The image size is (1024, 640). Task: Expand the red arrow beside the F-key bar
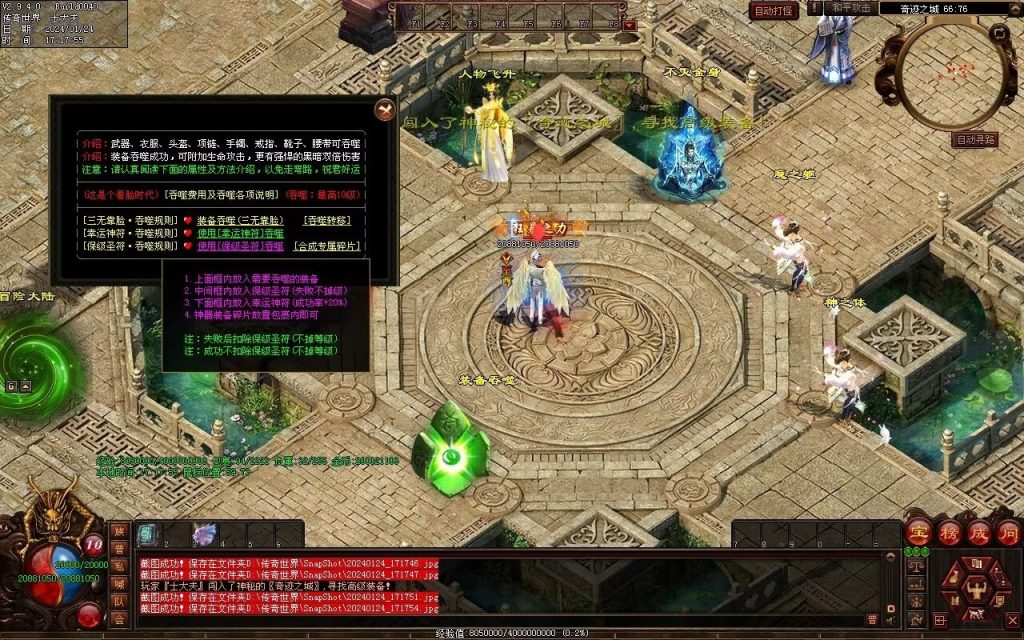point(630,26)
